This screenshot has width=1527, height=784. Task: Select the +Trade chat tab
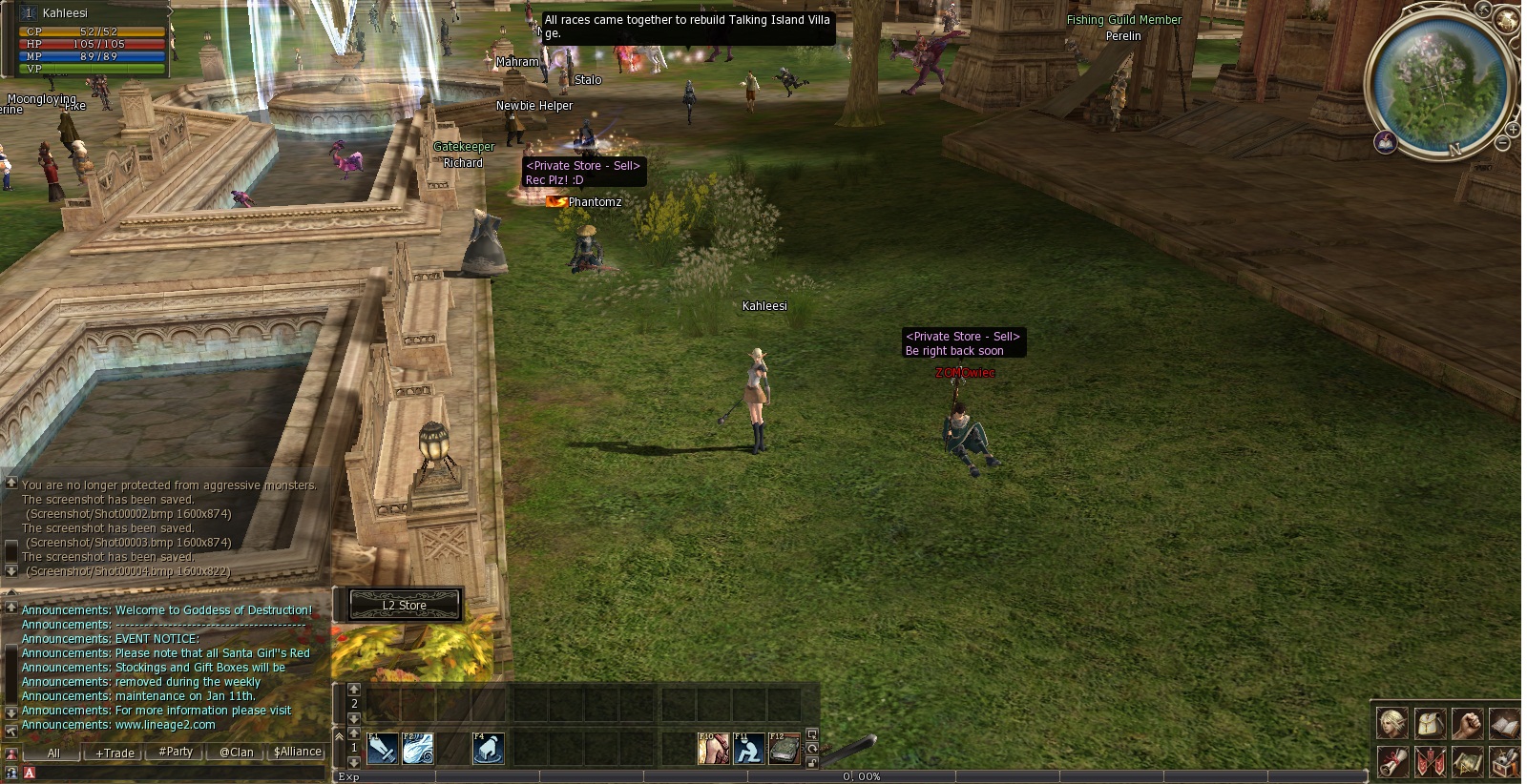115,753
